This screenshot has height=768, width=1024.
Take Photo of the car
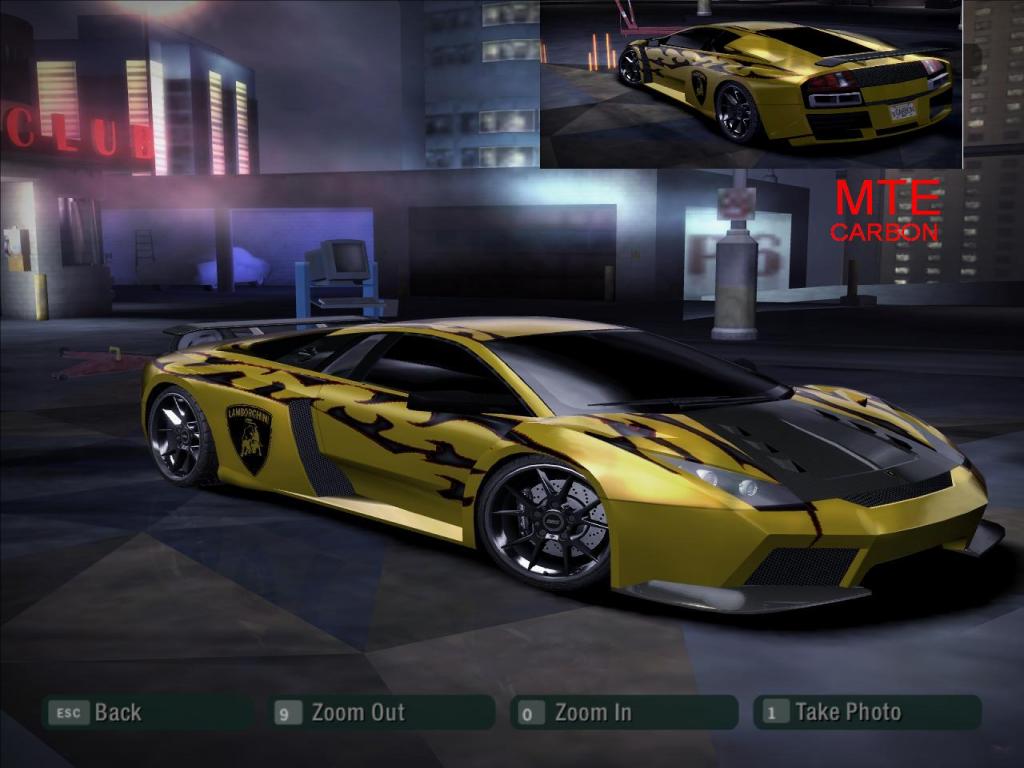(x=866, y=712)
